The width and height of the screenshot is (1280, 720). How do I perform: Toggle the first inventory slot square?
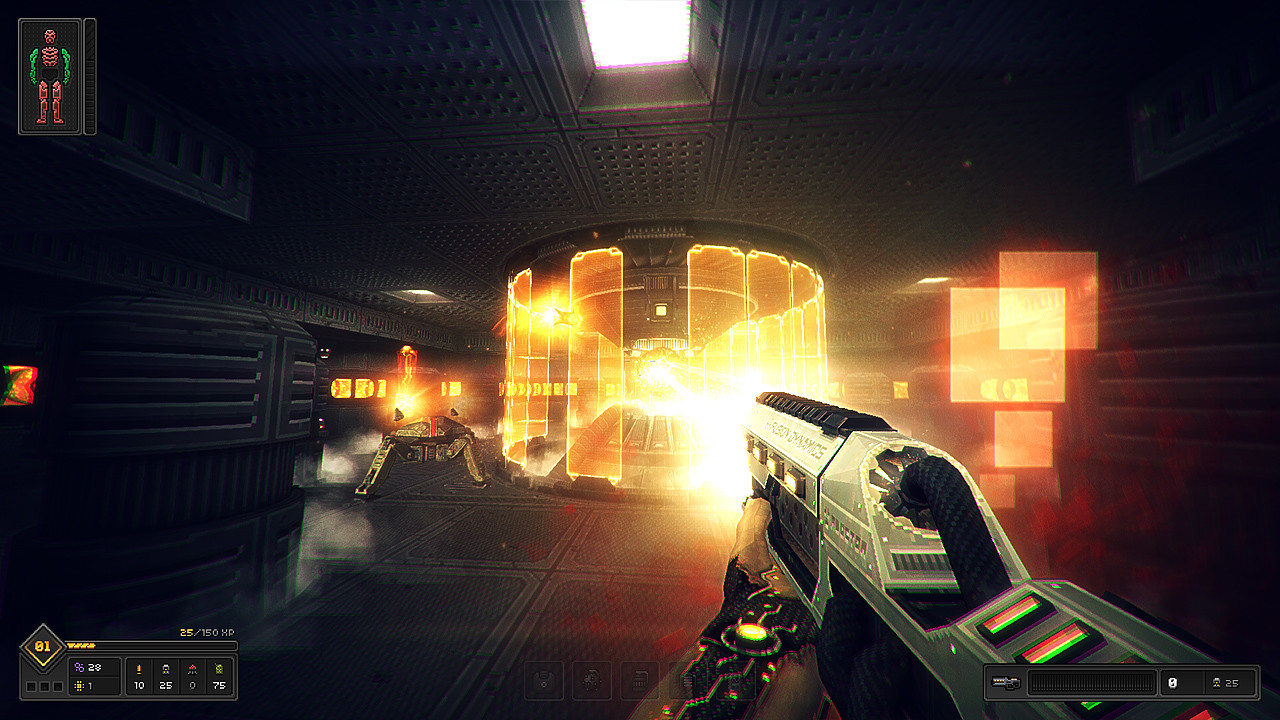pyautogui.click(x=30, y=685)
